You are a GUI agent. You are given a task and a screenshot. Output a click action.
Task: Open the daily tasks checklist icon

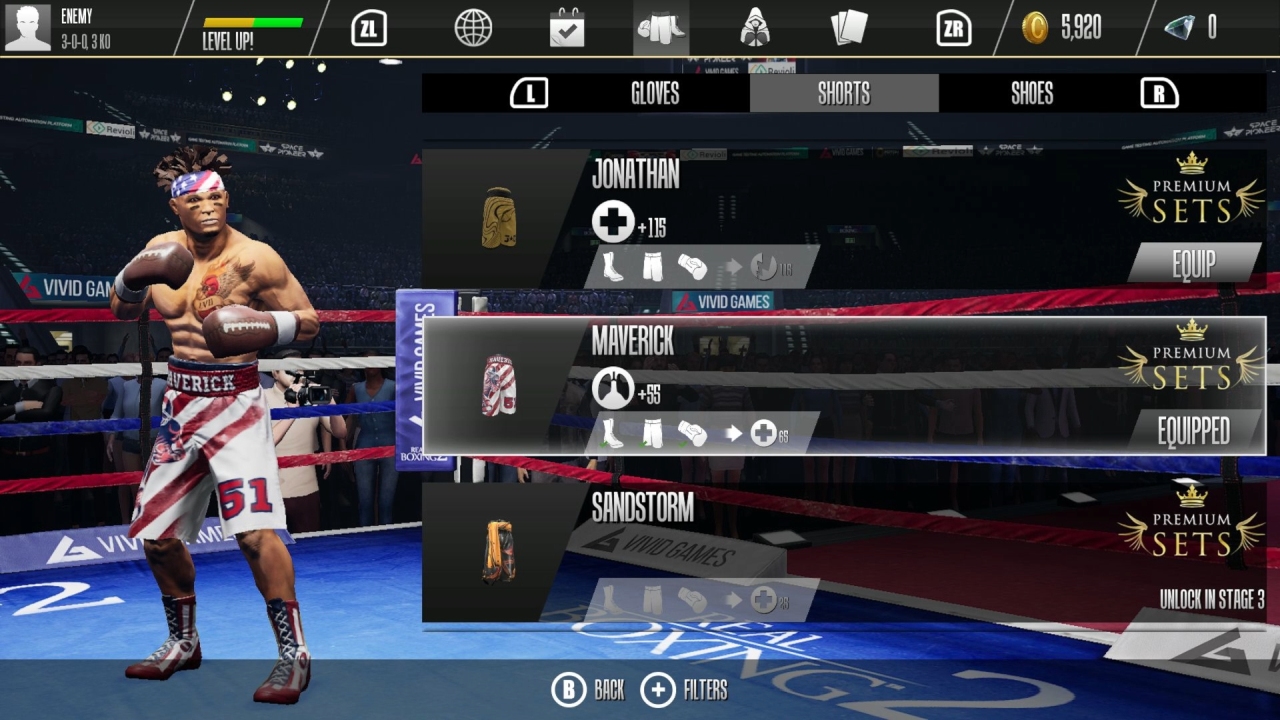pyautogui.click(x=566, y=28)
